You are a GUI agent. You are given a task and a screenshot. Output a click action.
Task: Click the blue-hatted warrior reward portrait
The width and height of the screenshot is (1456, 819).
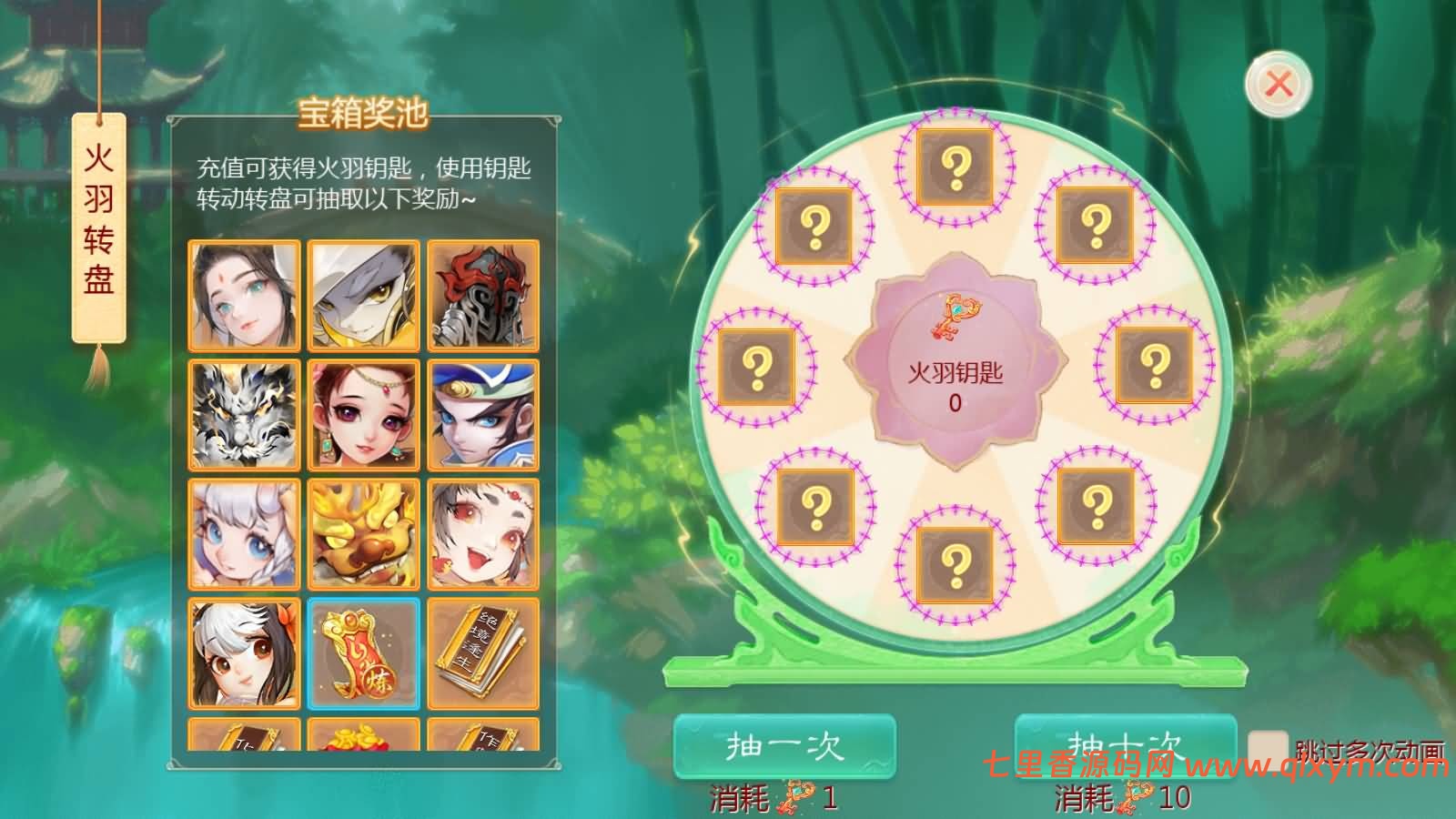coord(484,414)
